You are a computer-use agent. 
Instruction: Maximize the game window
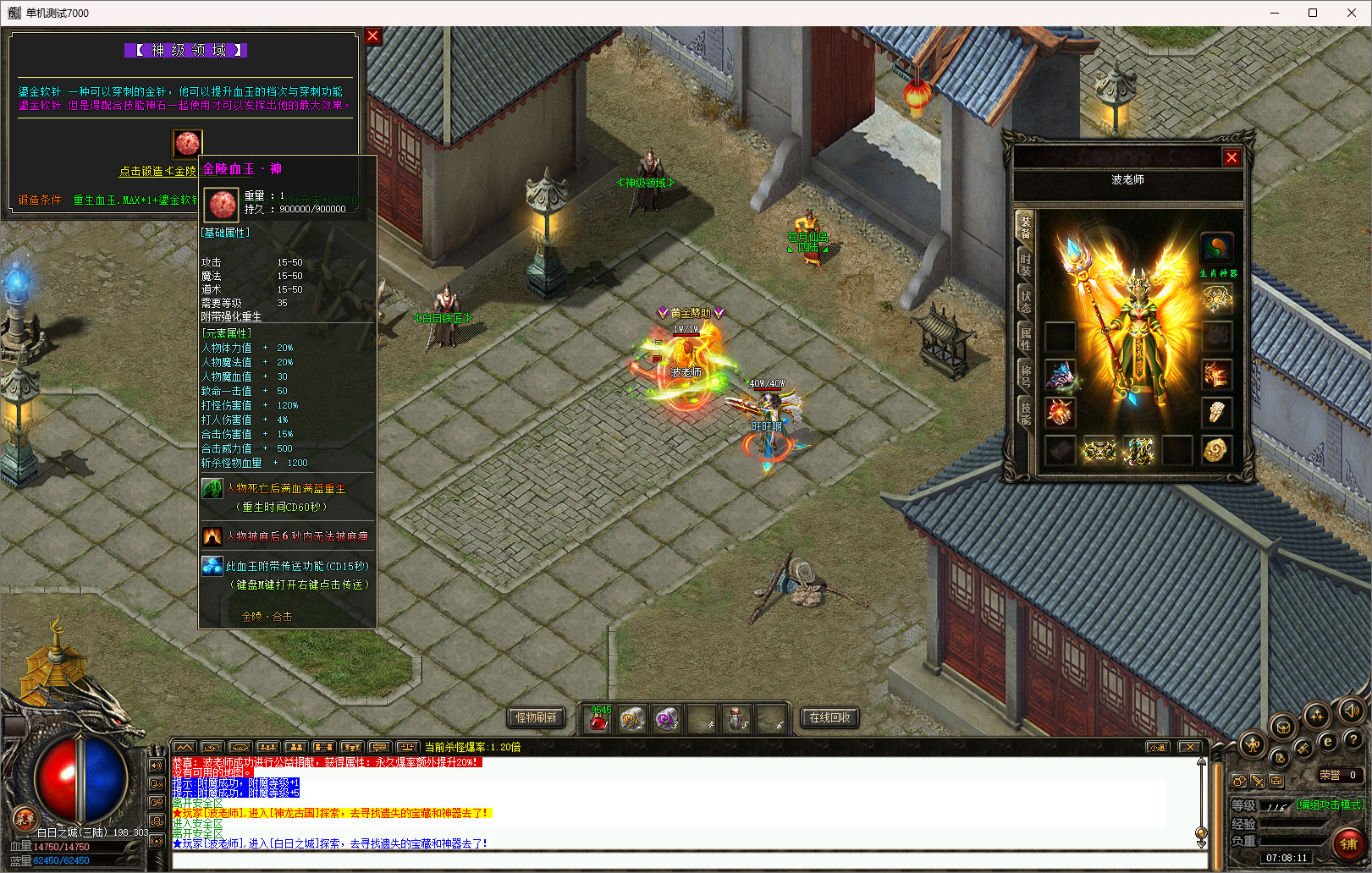pyautogui.click(x=1313, y=13)
